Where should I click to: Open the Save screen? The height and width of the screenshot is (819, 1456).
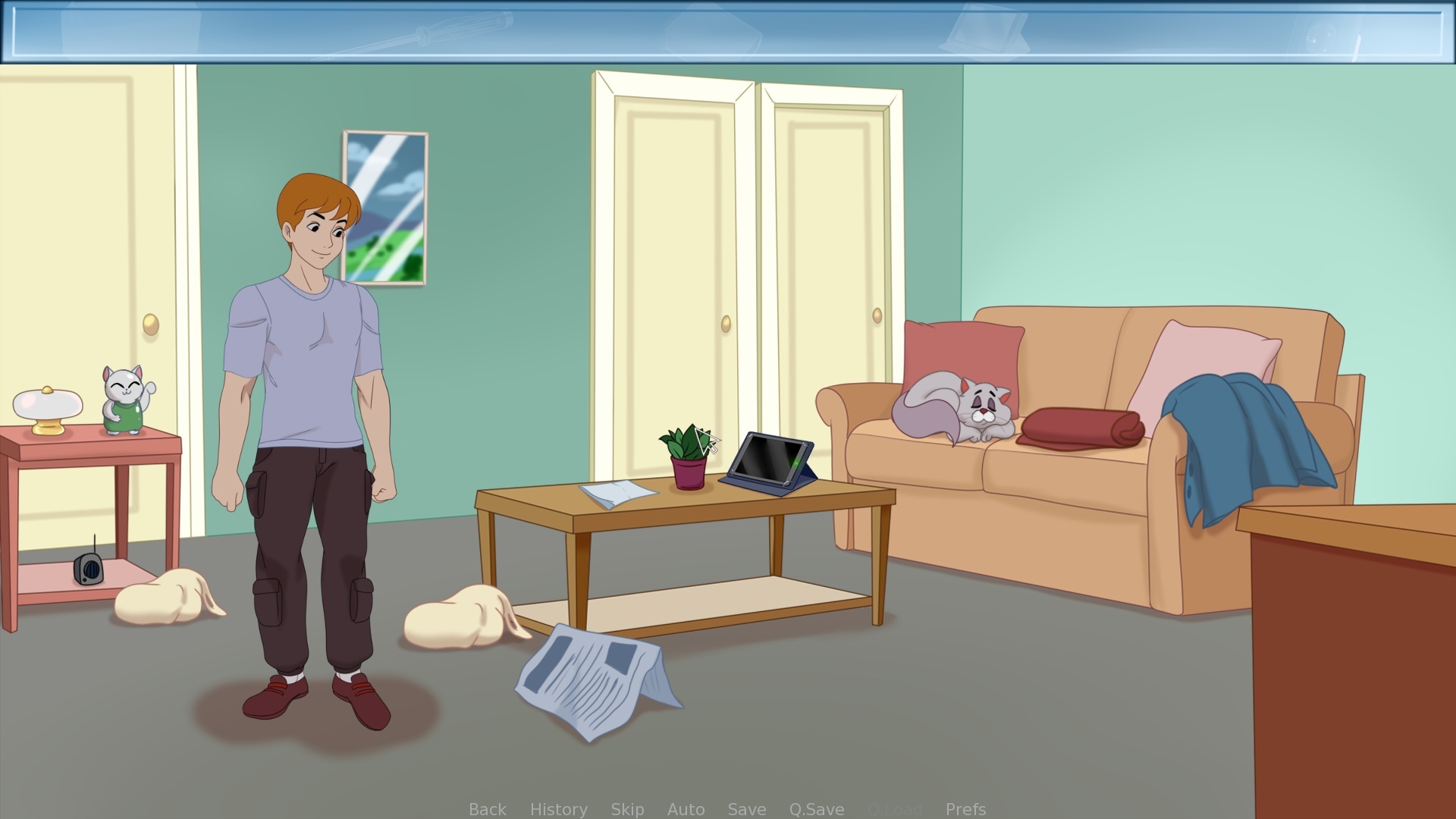[x=746, y=809]
